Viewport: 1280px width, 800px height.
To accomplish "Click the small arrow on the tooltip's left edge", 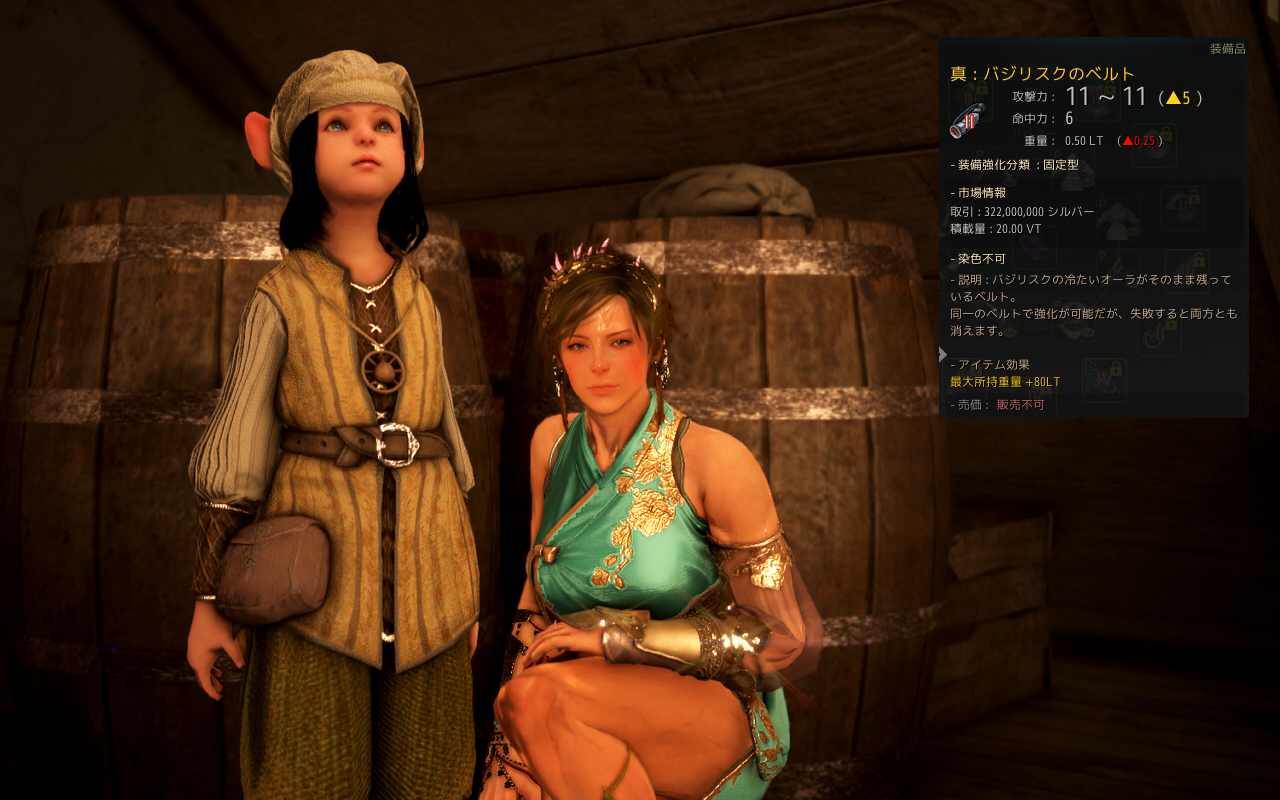I will tap(943, 354).
